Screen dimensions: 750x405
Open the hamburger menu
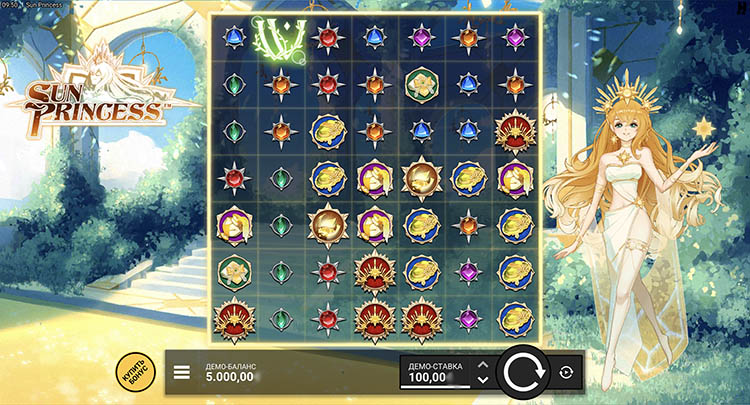point(182,373)
